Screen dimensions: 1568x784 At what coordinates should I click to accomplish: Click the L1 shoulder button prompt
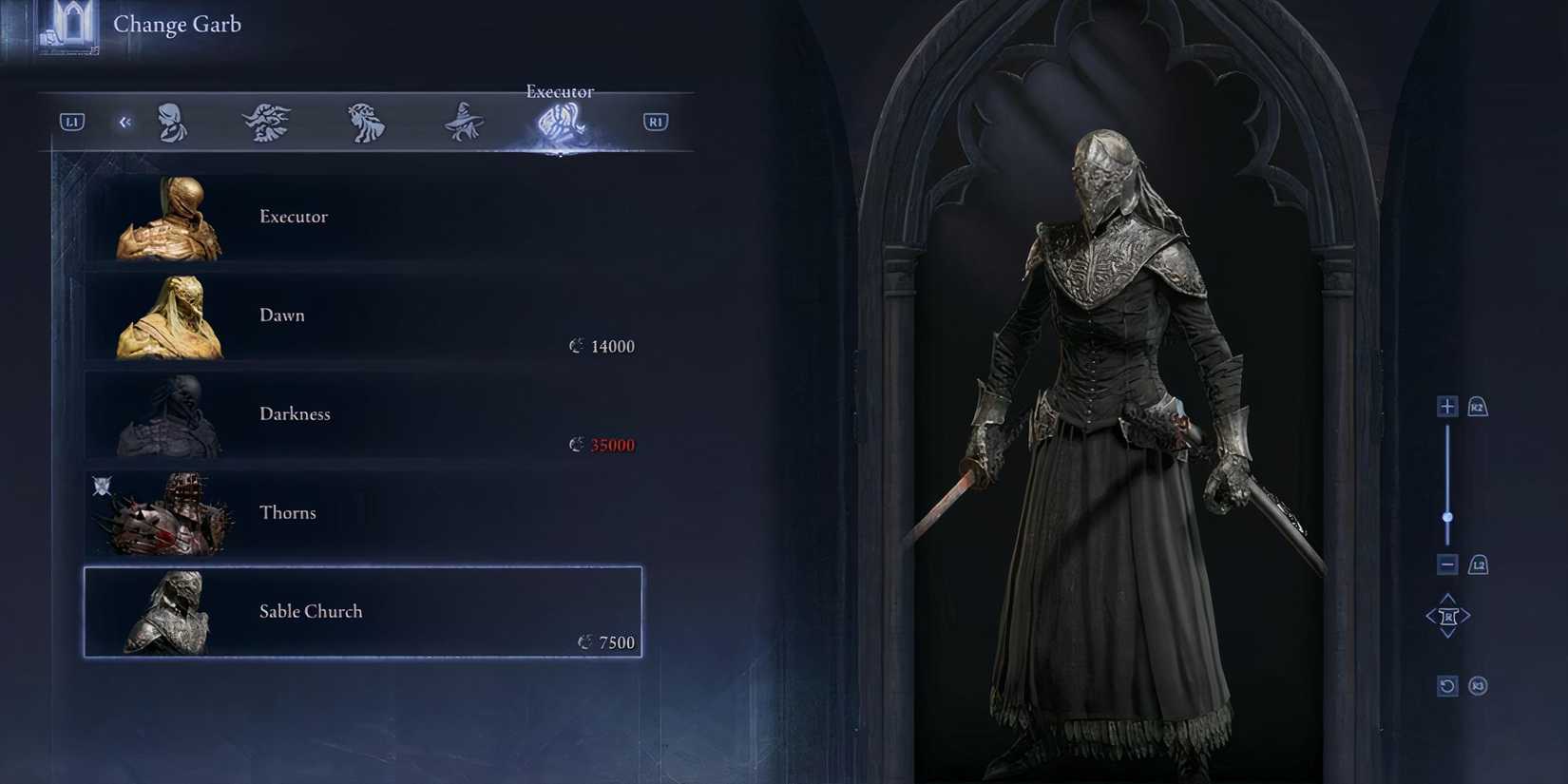pyautogui.click(x=70, y=121)
